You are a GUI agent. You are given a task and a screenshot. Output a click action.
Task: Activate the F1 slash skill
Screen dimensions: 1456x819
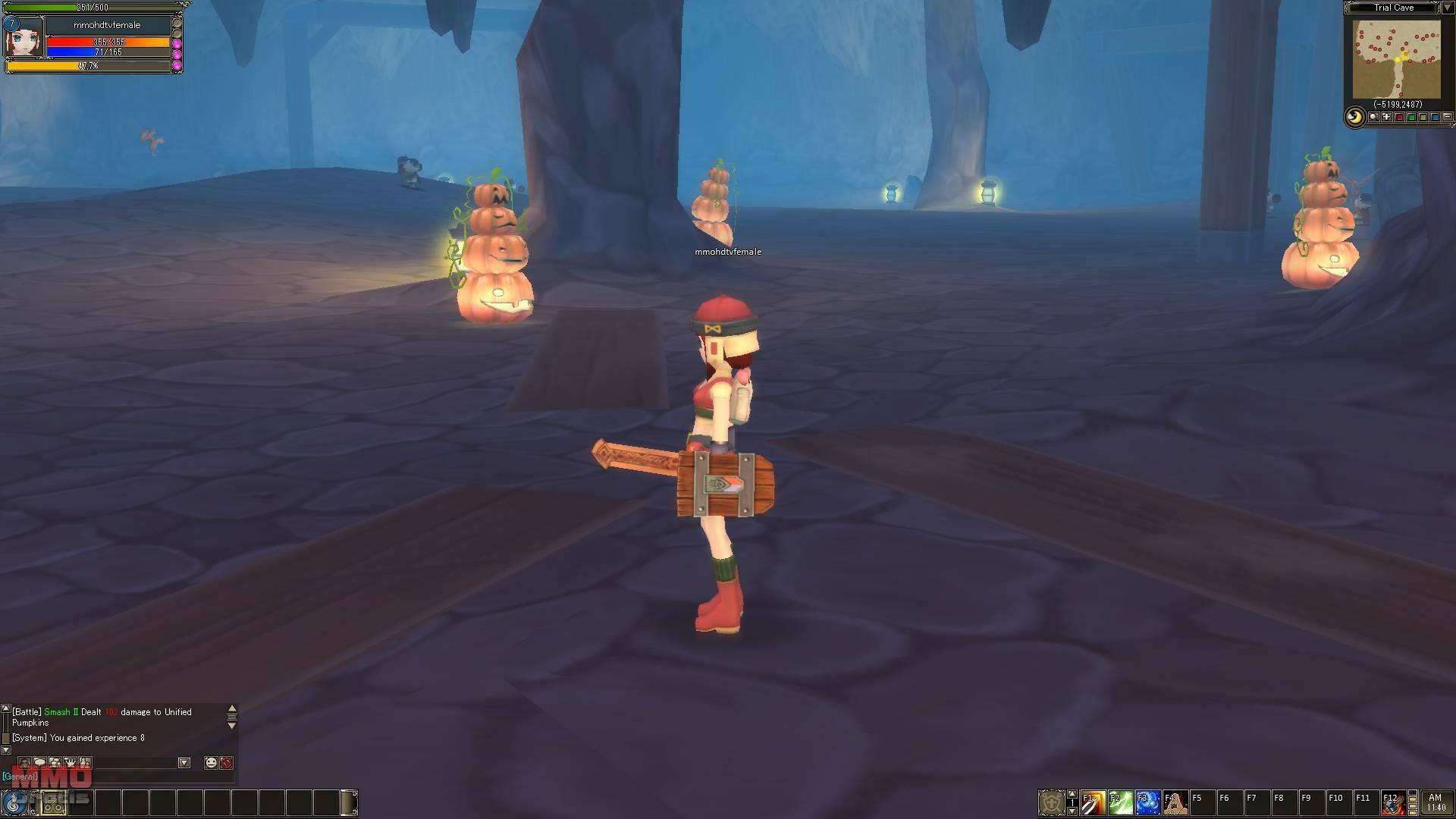pos(1093,802)
